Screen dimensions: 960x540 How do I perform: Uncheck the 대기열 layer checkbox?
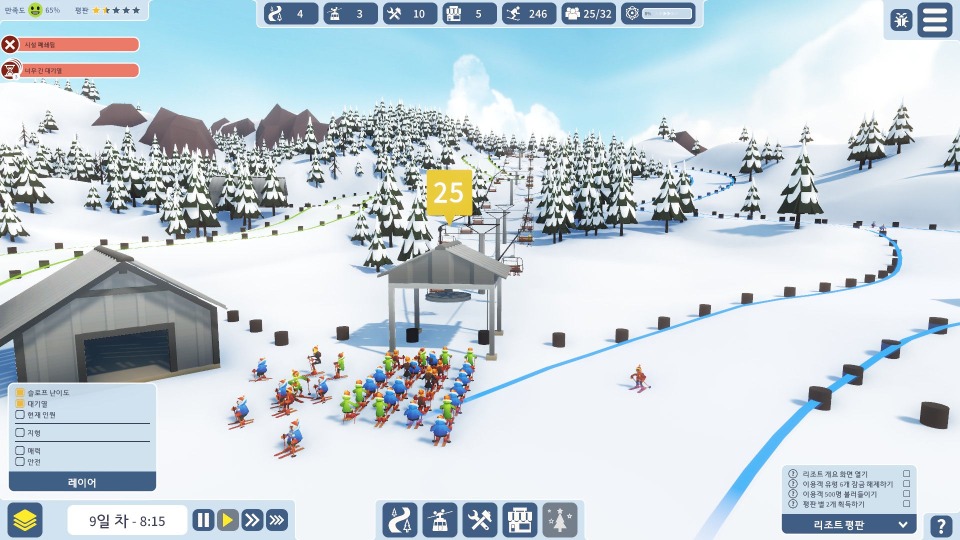coord(20,404)
